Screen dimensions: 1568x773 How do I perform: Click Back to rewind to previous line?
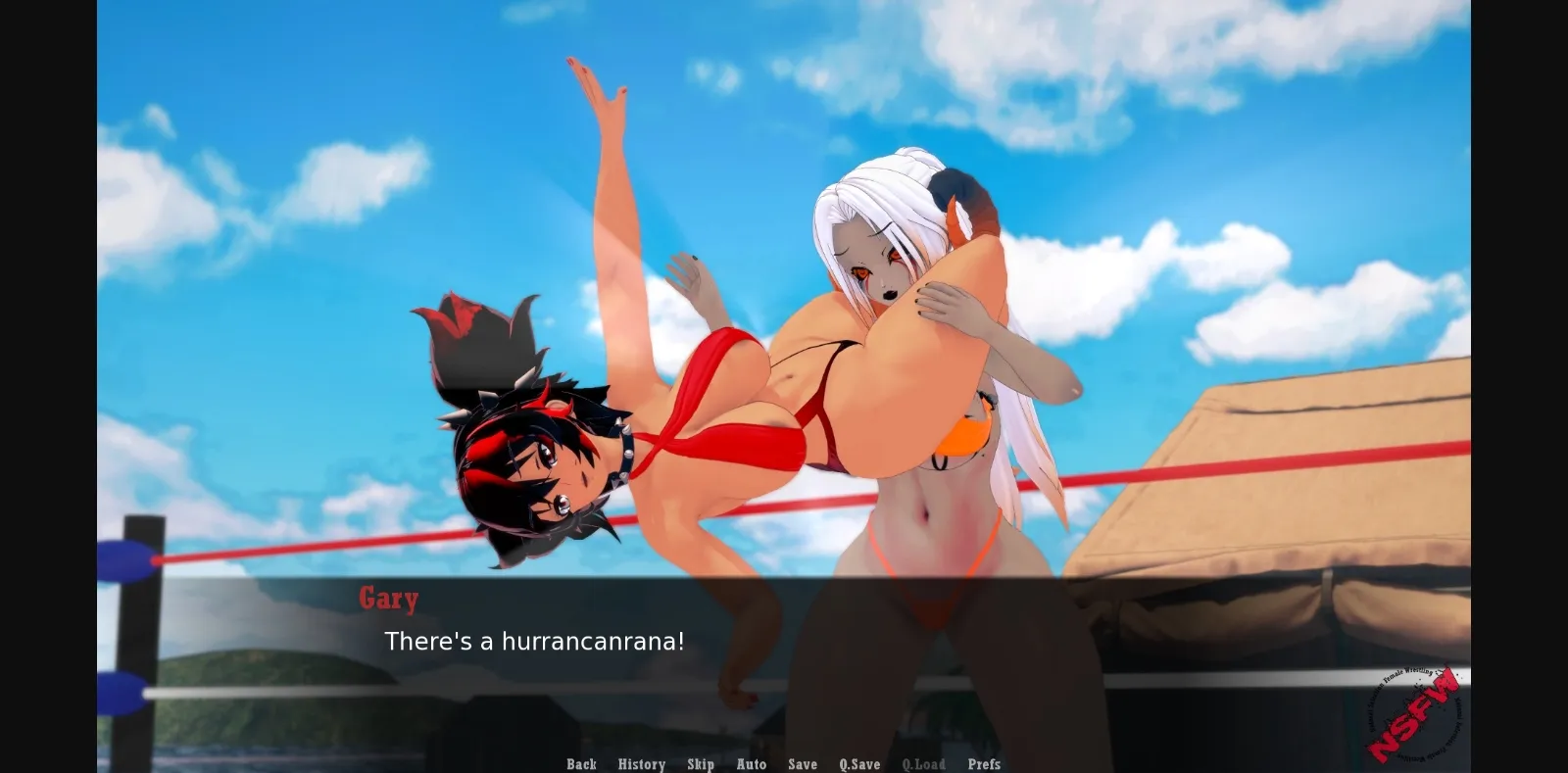[581, 764]
